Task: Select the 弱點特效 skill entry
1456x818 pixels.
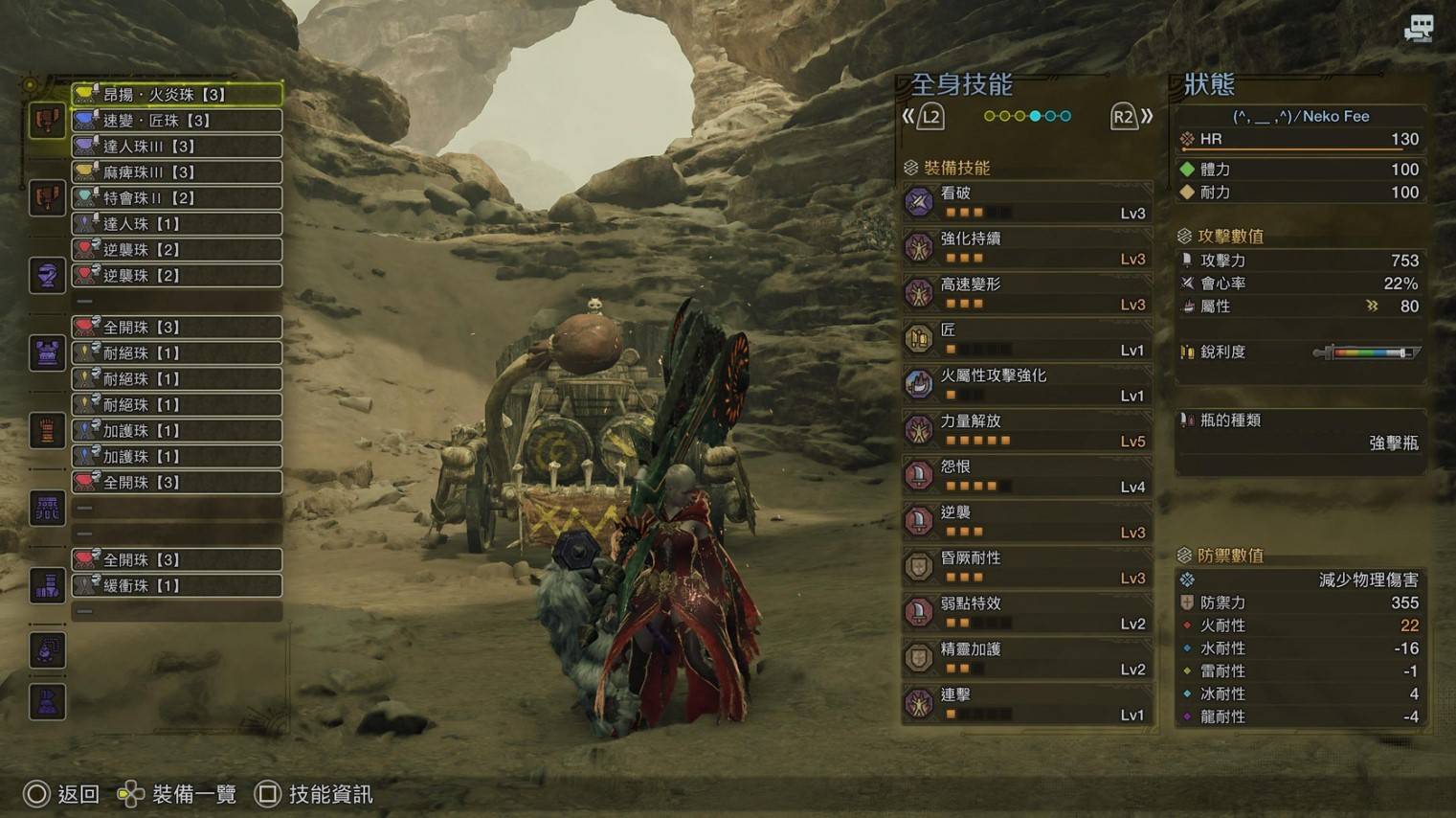Action: point(1026,613)
